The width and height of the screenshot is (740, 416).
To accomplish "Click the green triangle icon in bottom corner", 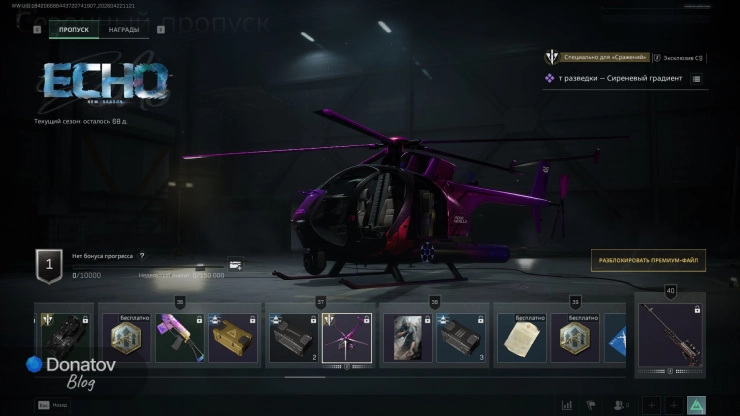I will coord(697,405).
